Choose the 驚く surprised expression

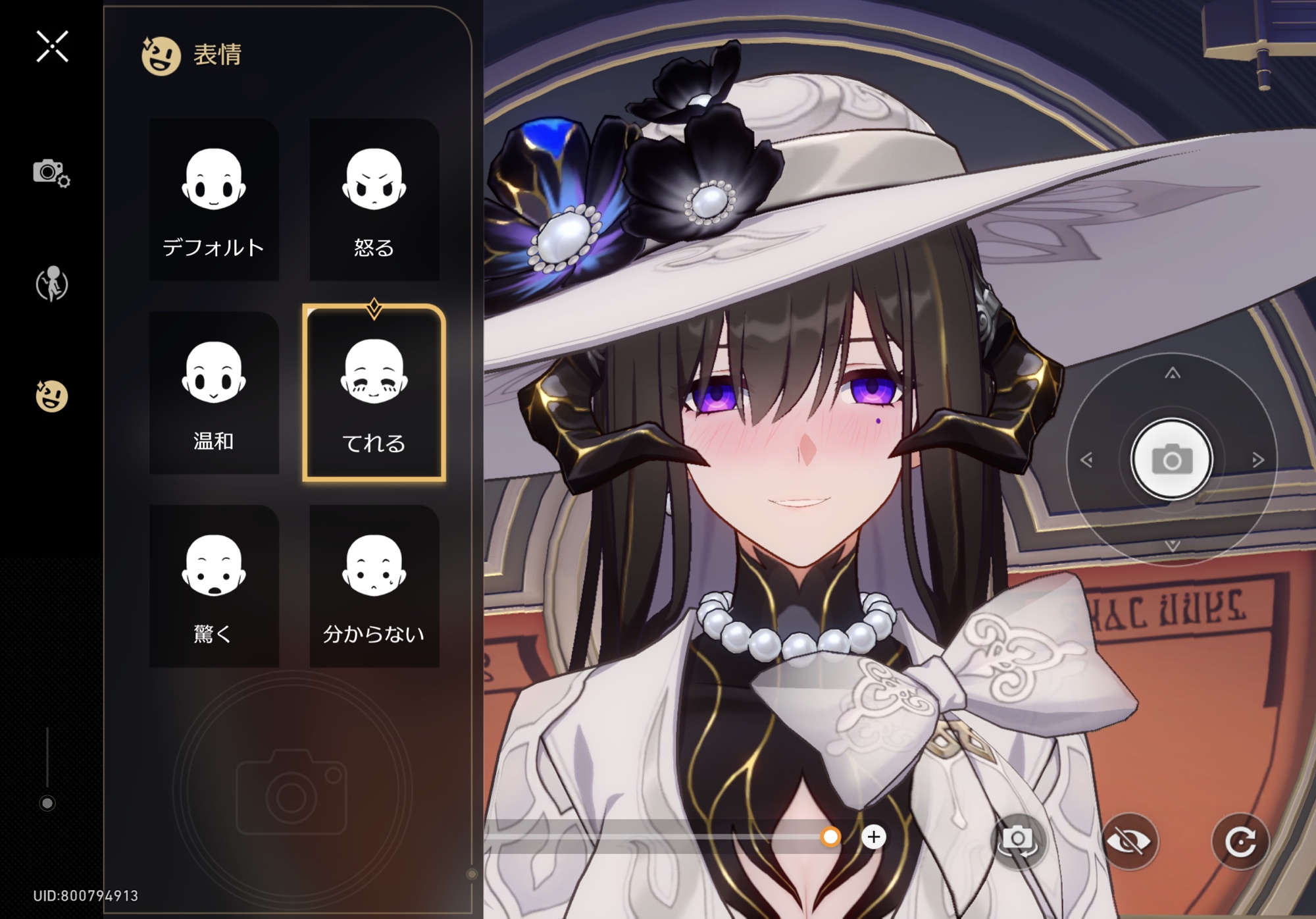pyautogui.click(x=214, y=586)
